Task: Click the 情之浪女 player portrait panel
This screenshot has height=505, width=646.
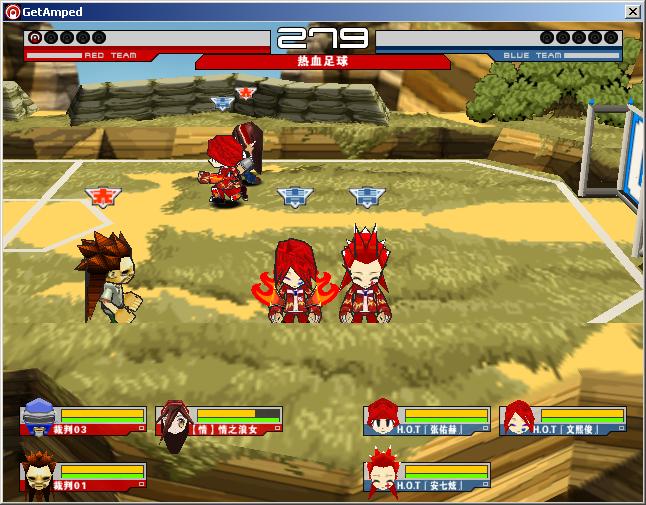Action: click(220, 420)
